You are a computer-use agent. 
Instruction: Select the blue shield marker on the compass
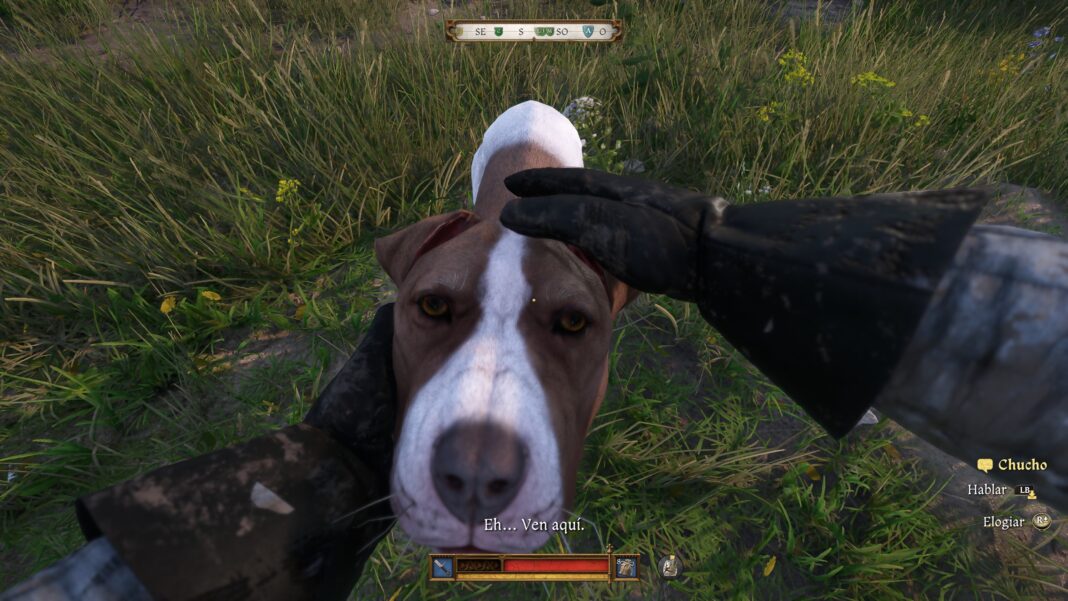587,32
